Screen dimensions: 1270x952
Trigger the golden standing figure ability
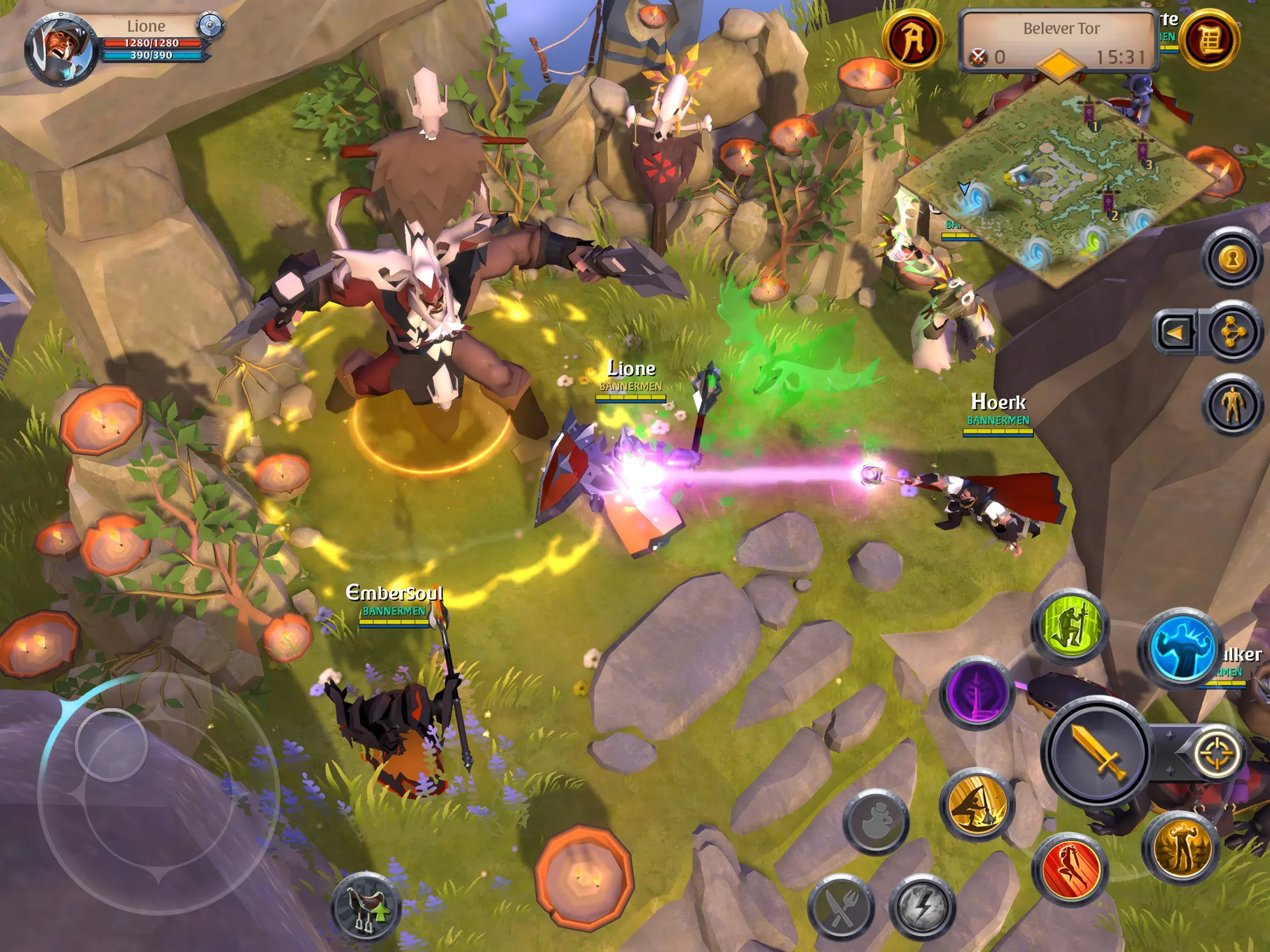click(1179, 848)
